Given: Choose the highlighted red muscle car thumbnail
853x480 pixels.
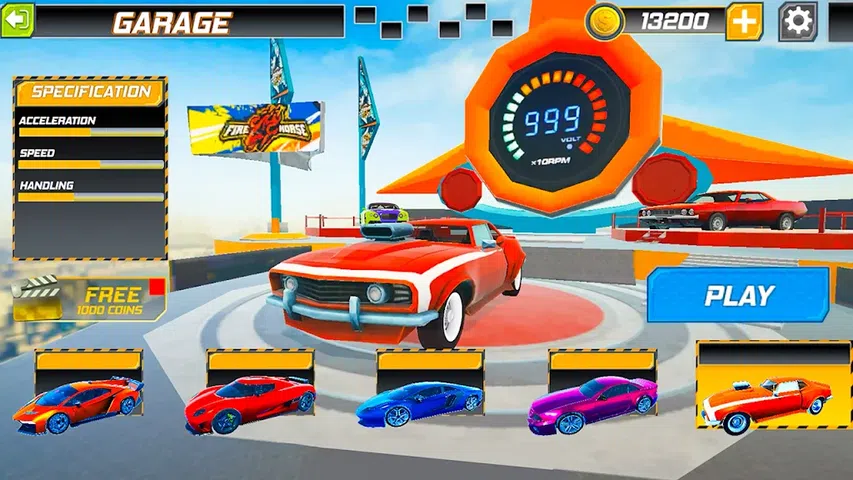Looking at the screenshot, I should tap(766, 390).
